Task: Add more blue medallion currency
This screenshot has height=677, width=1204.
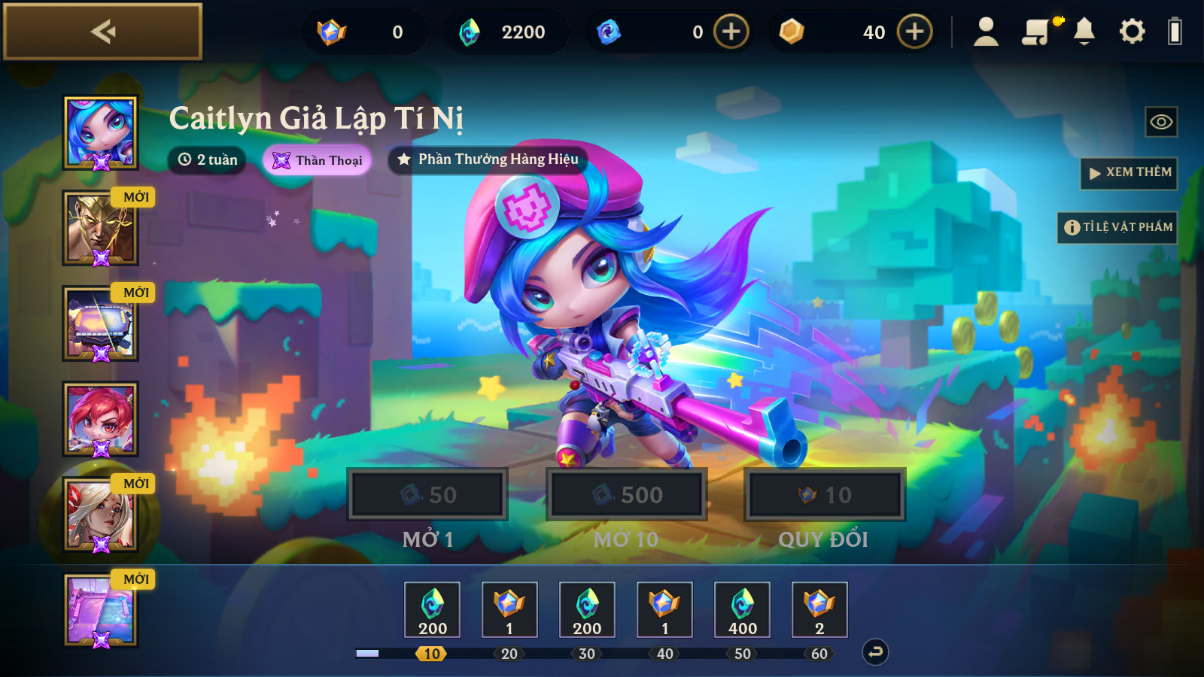Action: (731, 32)
